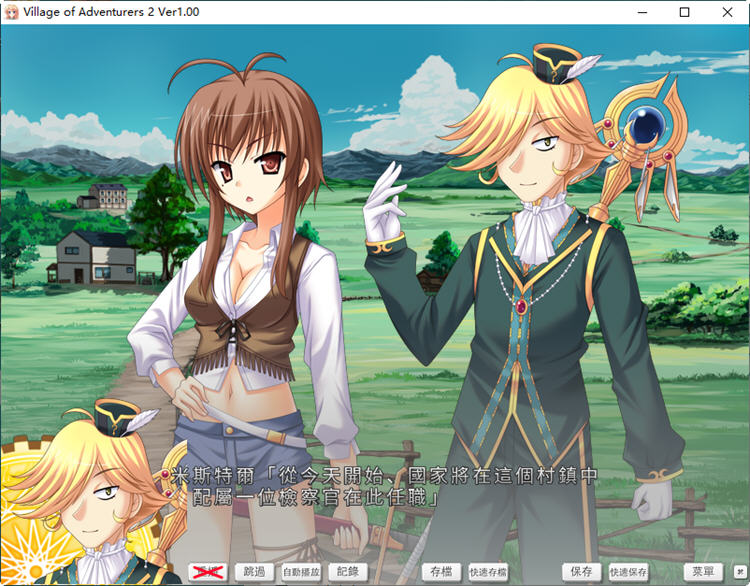The image size is (750, 586).
Task: Maximize the game window
Action: (684, 12)
